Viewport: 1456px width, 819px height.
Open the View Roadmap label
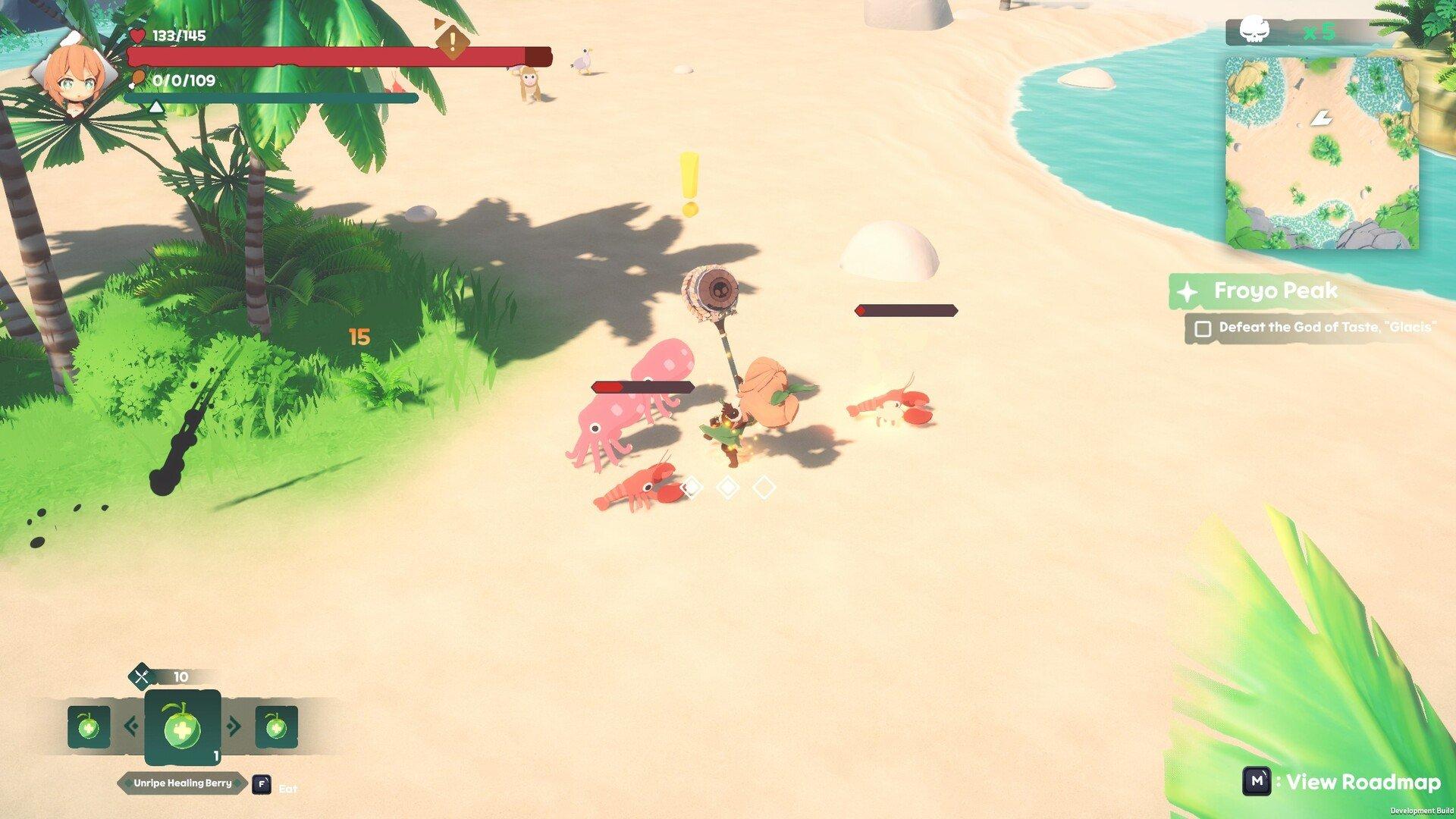click(1362, 782)
